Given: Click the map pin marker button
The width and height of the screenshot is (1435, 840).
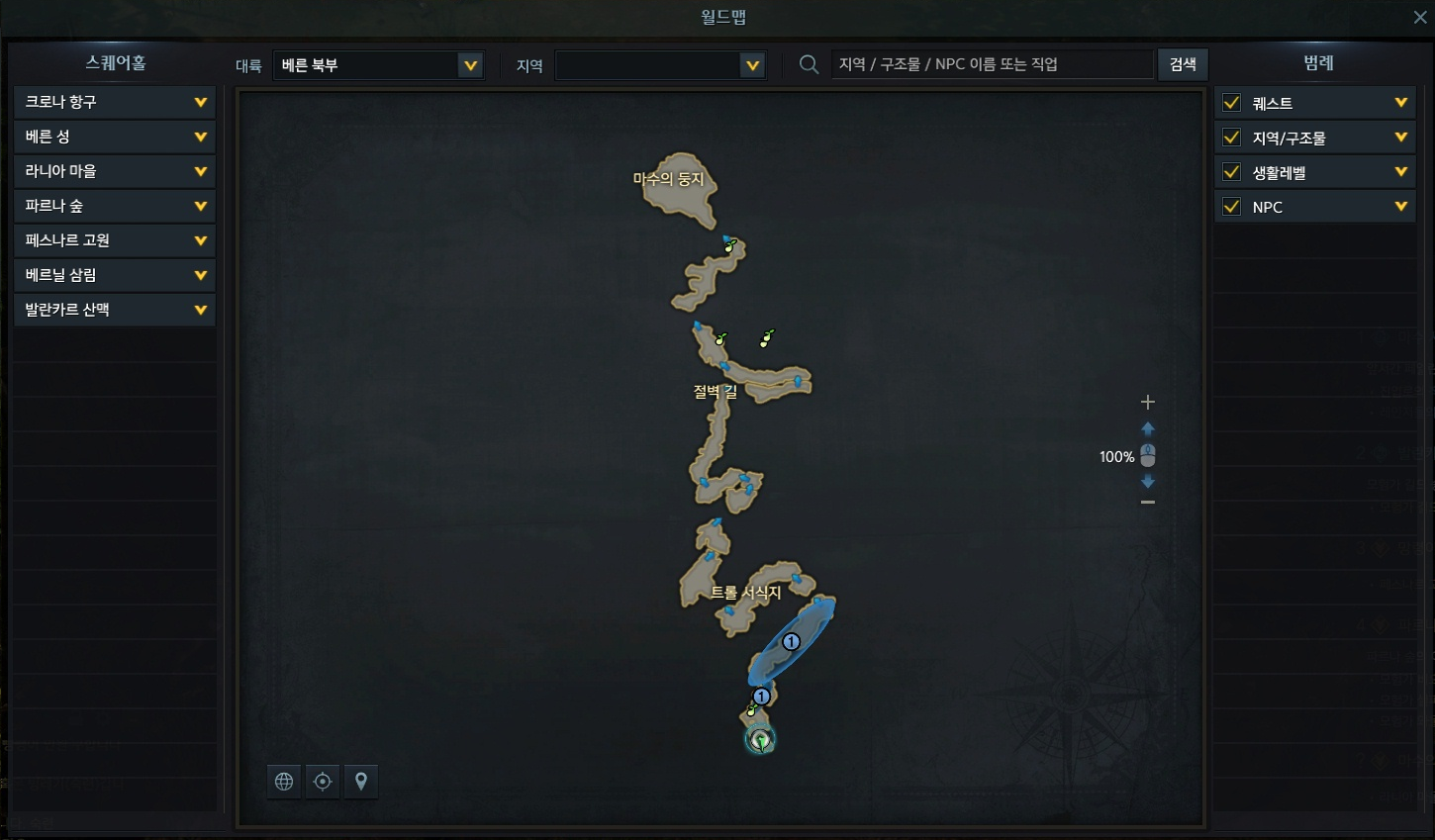Looking at the screenshot, I should (361, 782).
